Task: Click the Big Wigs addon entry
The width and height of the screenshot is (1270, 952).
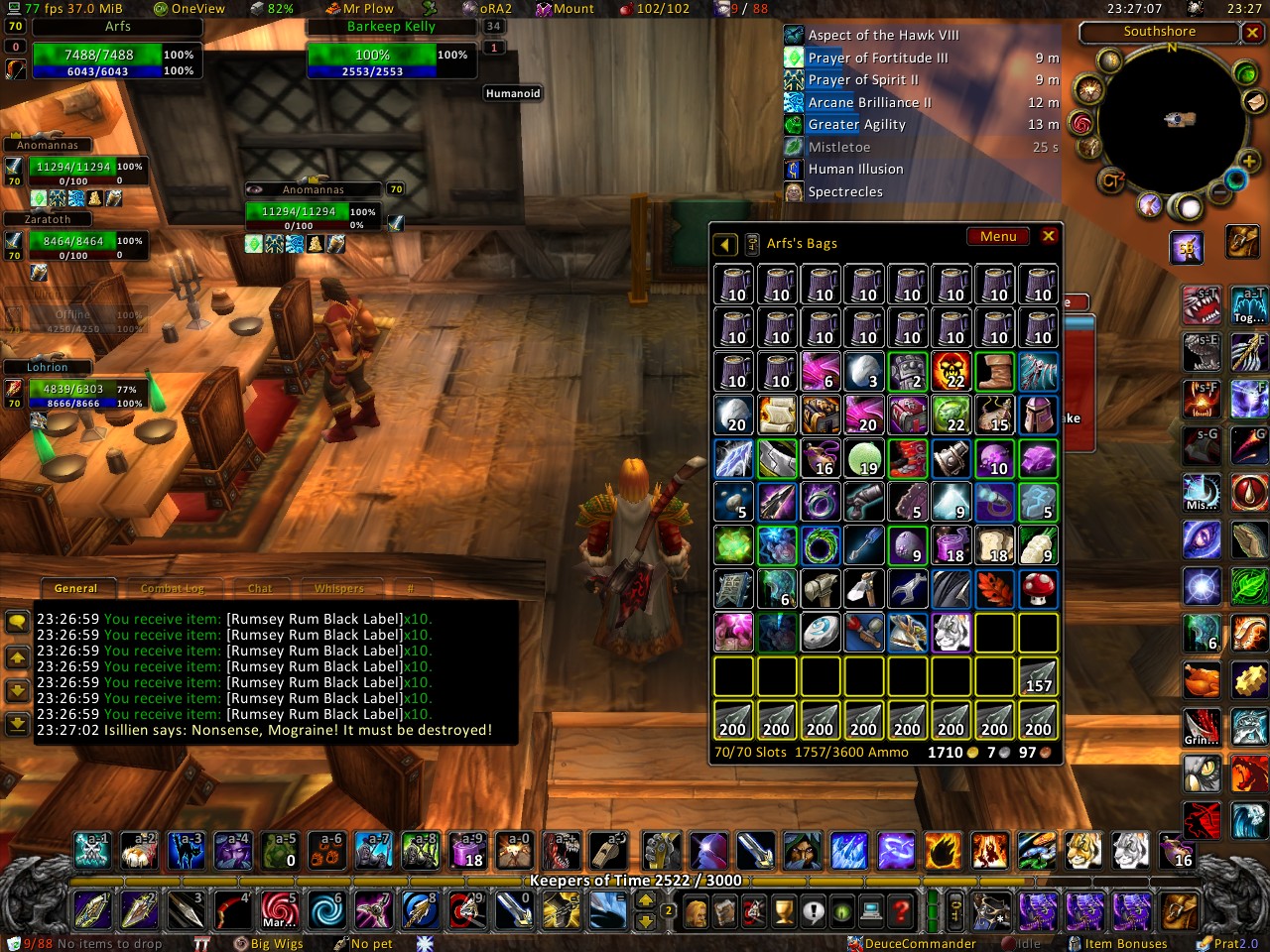Action: (x=276, y=943)
